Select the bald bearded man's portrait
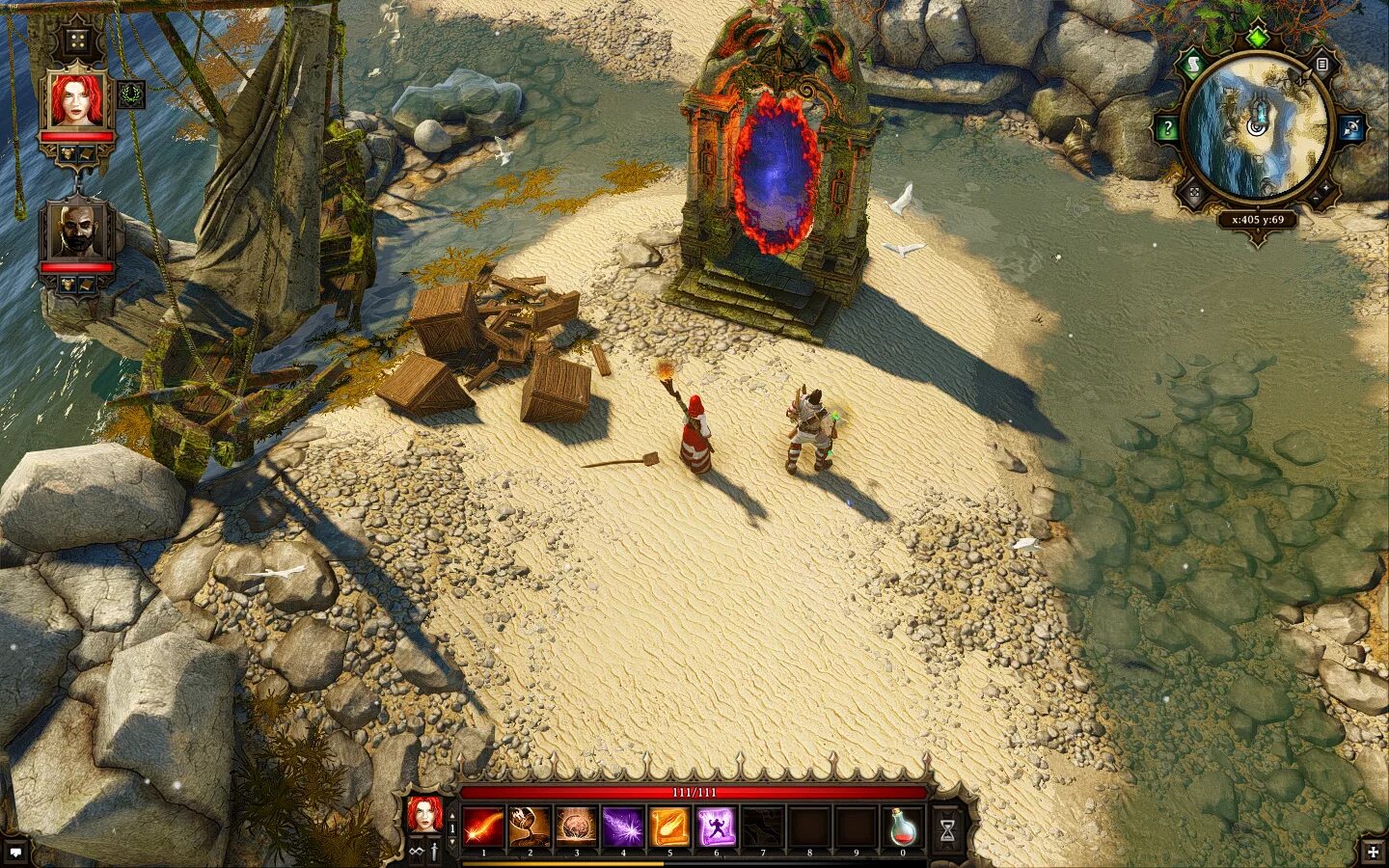 (x=76, y=231)
